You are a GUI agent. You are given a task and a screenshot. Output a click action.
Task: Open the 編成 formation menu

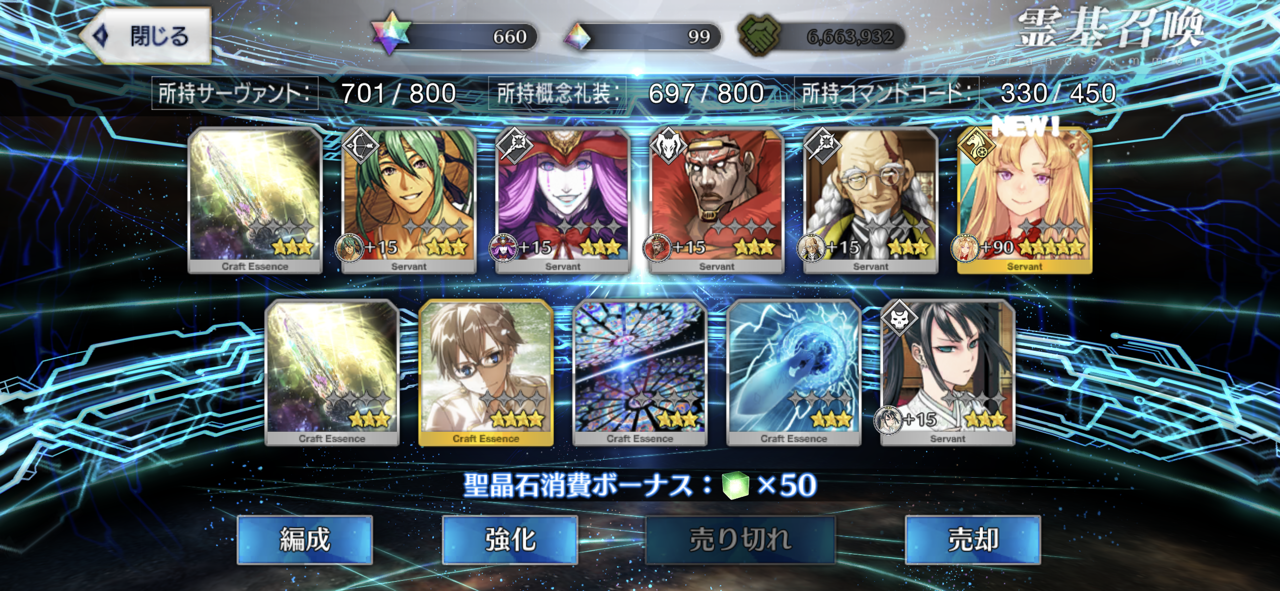(x=304, y=540)
